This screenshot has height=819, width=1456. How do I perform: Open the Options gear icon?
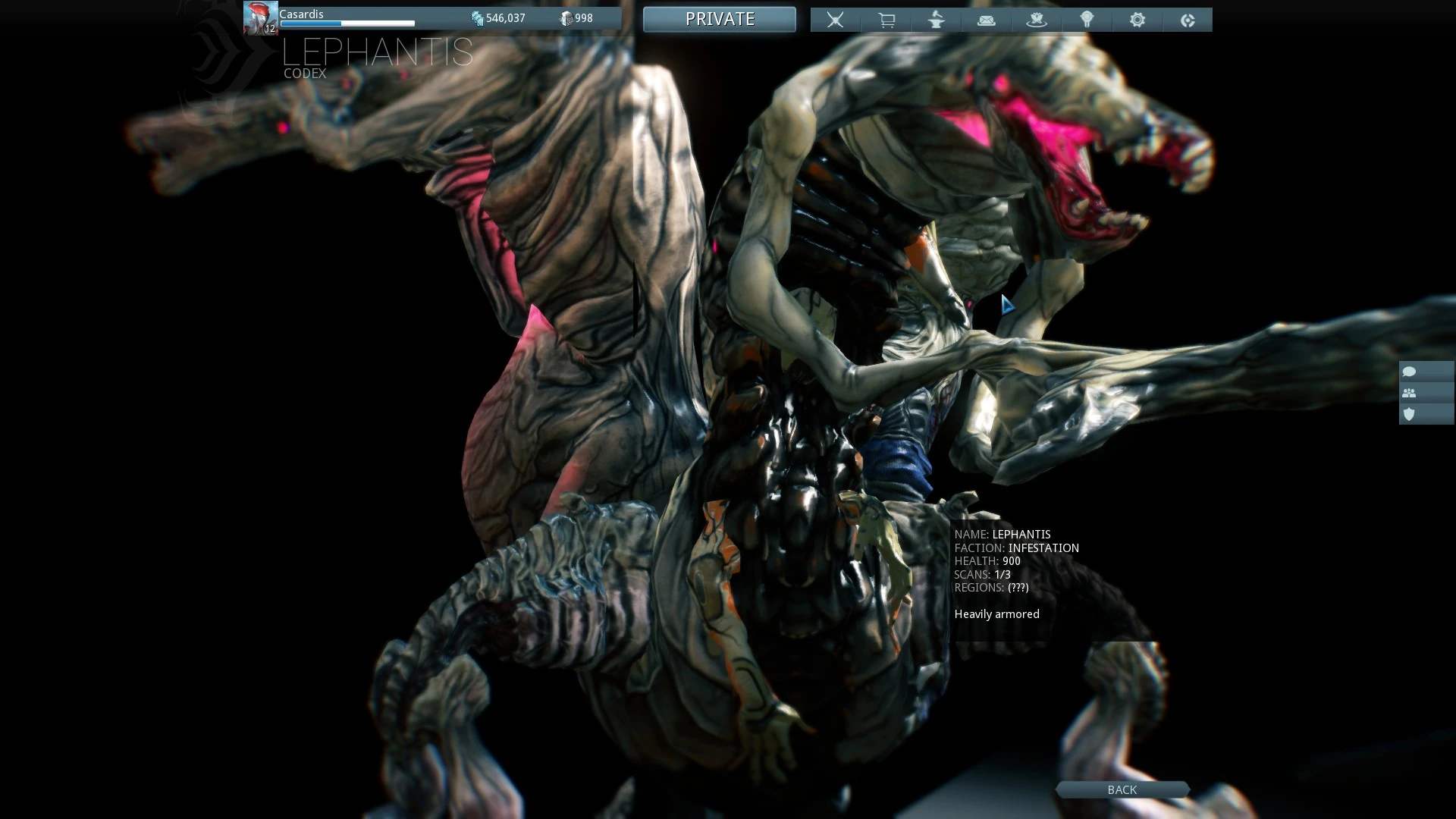(1136, 20)
